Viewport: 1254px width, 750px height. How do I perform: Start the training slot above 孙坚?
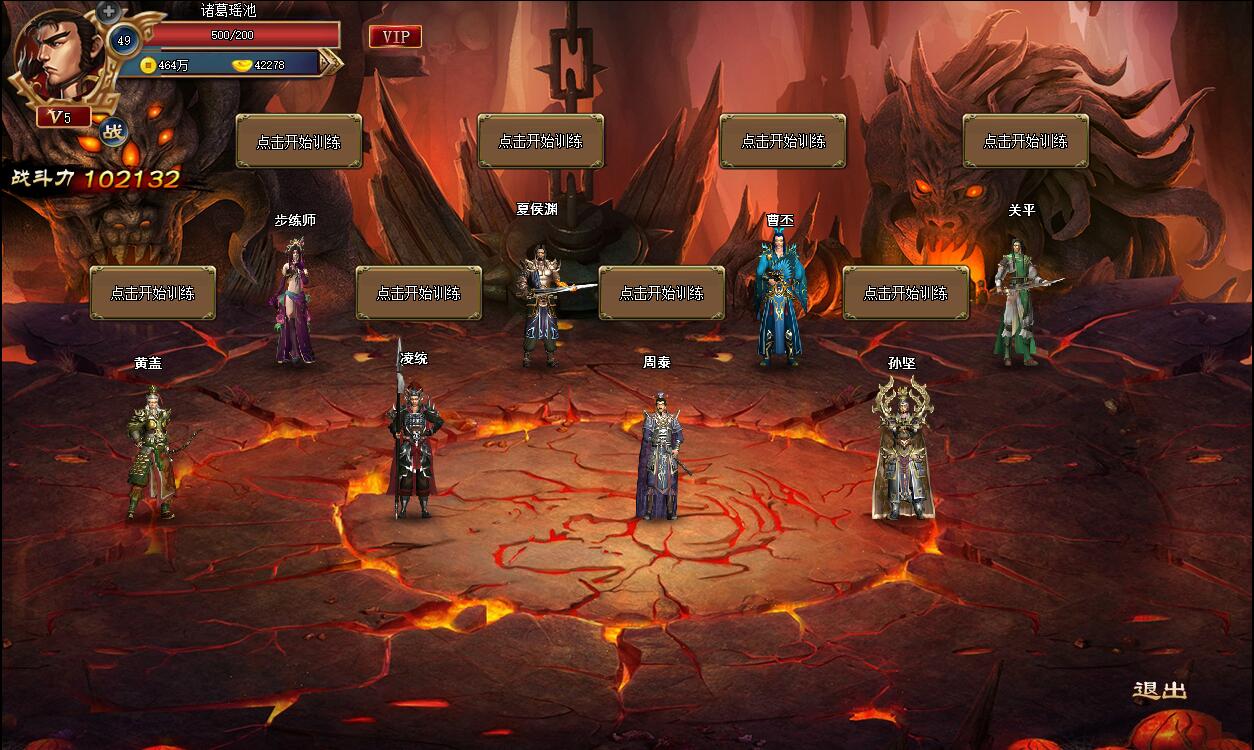tap(906, 293)
